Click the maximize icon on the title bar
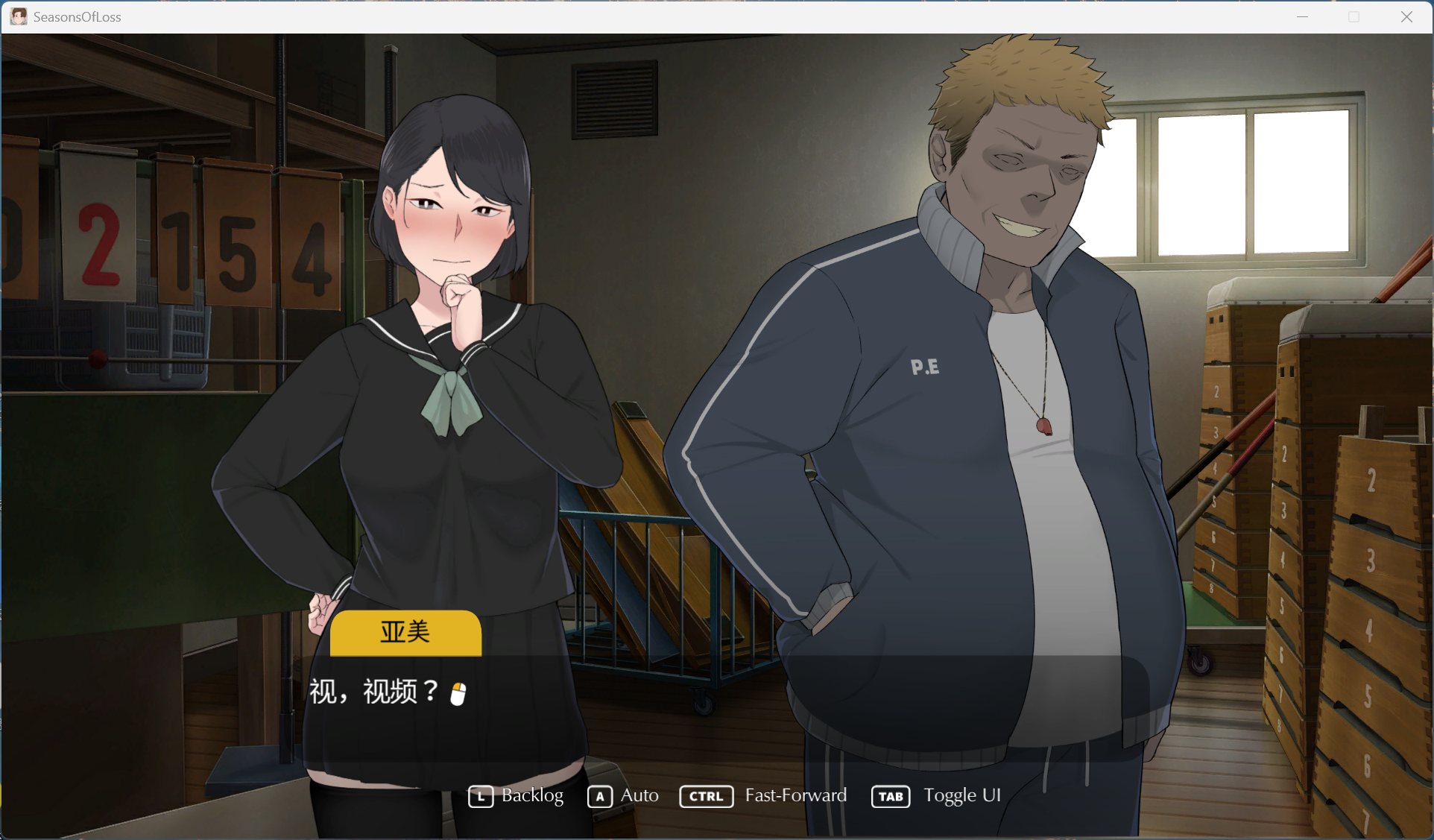1434x840 pixels. coord(1354,16)
